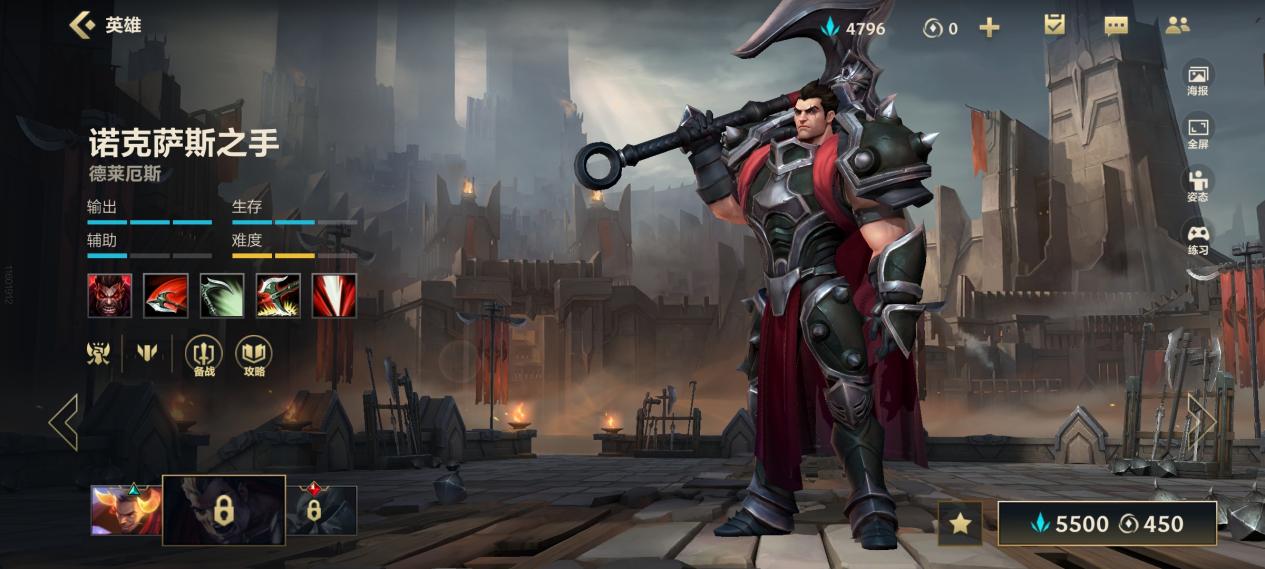Select the green Crippling Strike ability icon

click(222, 296)
